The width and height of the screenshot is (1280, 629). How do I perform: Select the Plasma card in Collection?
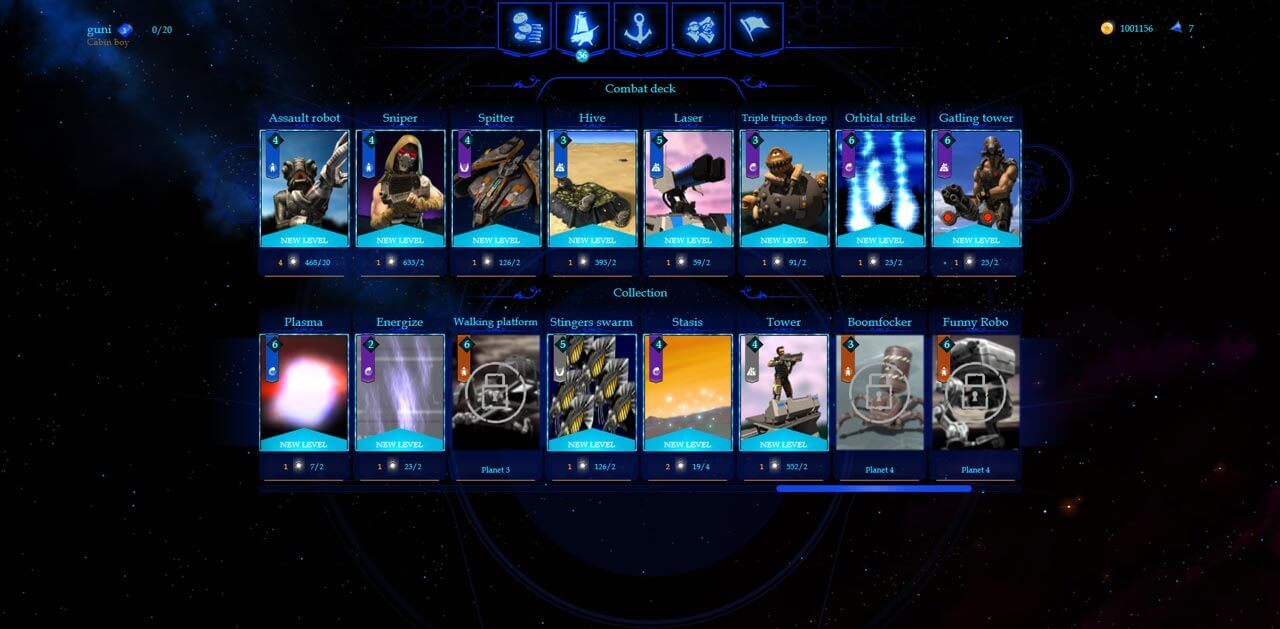[x=304, y=392]
